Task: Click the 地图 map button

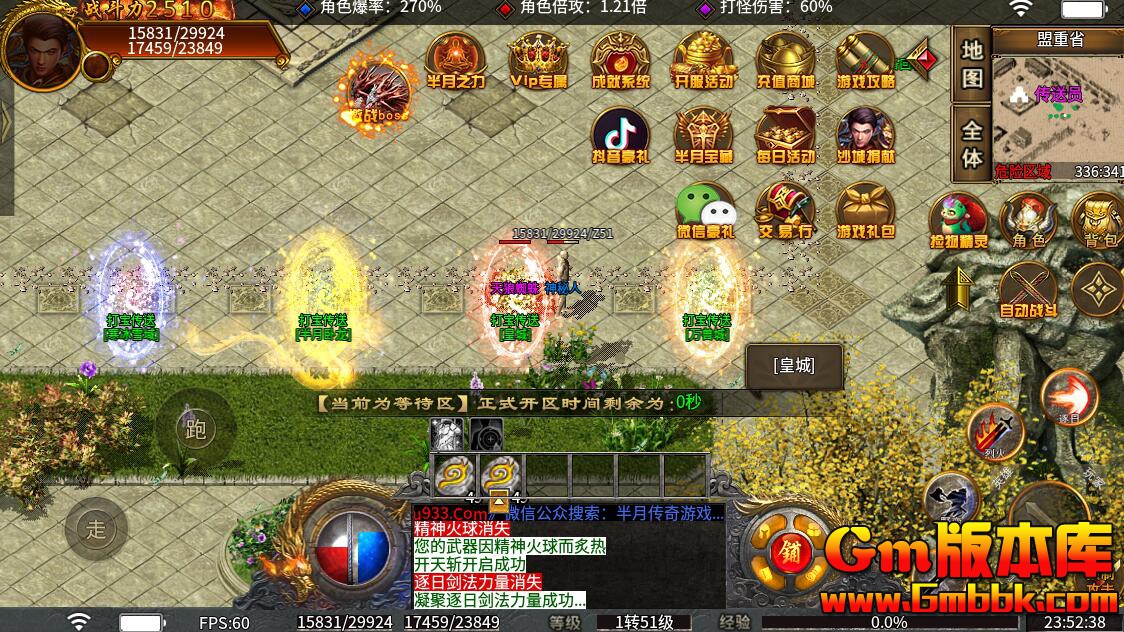Action: (x=972, y=64)
